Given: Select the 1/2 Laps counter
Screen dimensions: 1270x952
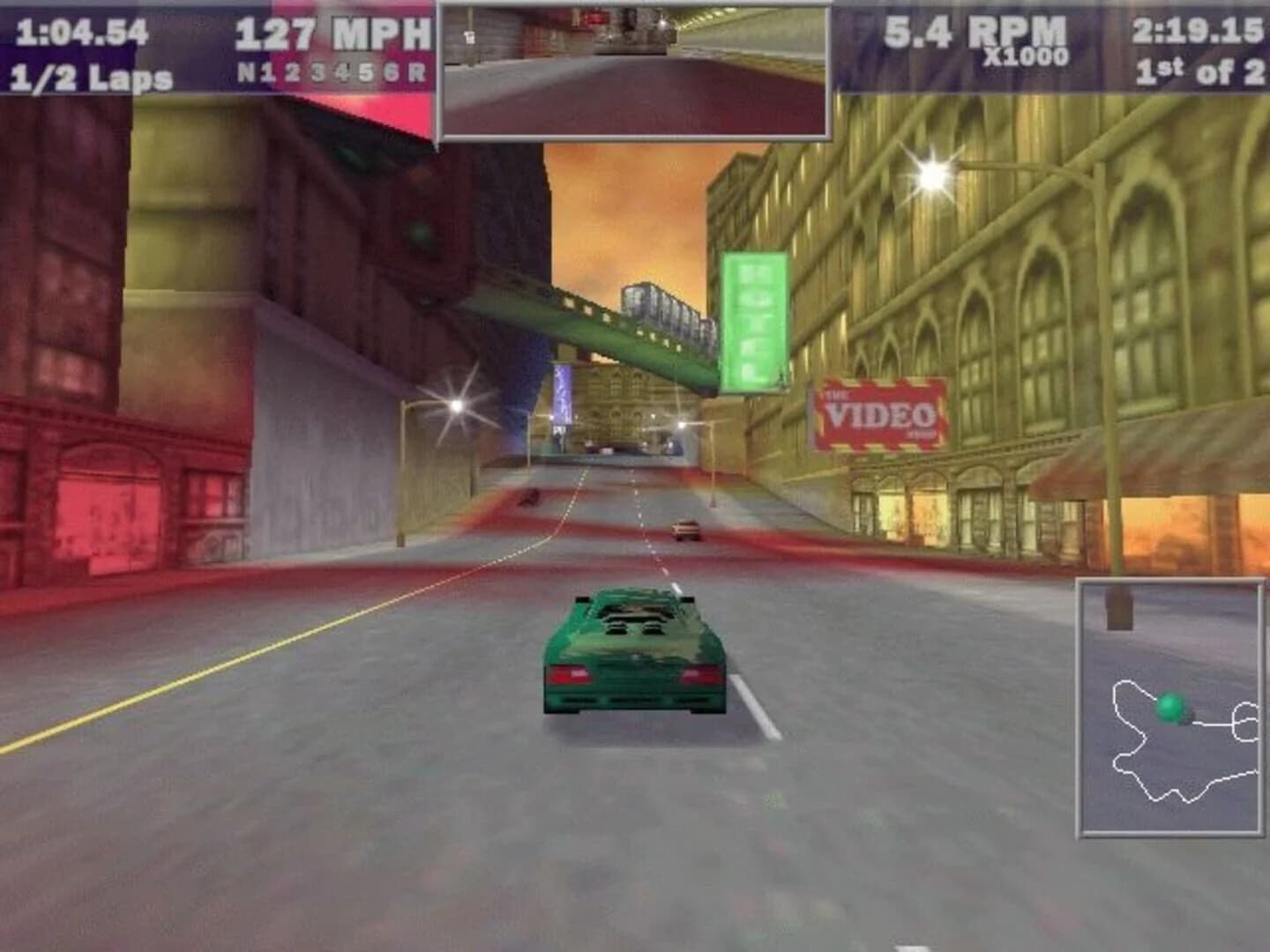Looking at the screenshot, I should 88,78.
